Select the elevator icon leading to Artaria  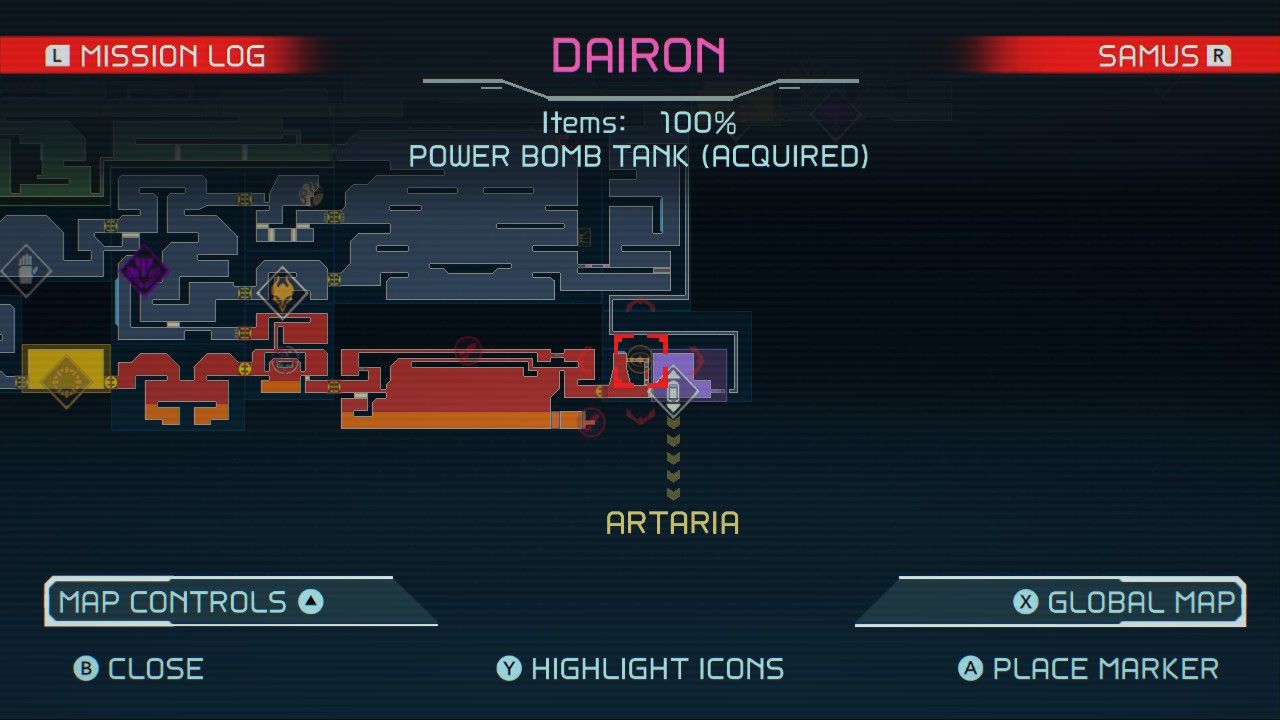coord(672,390)
